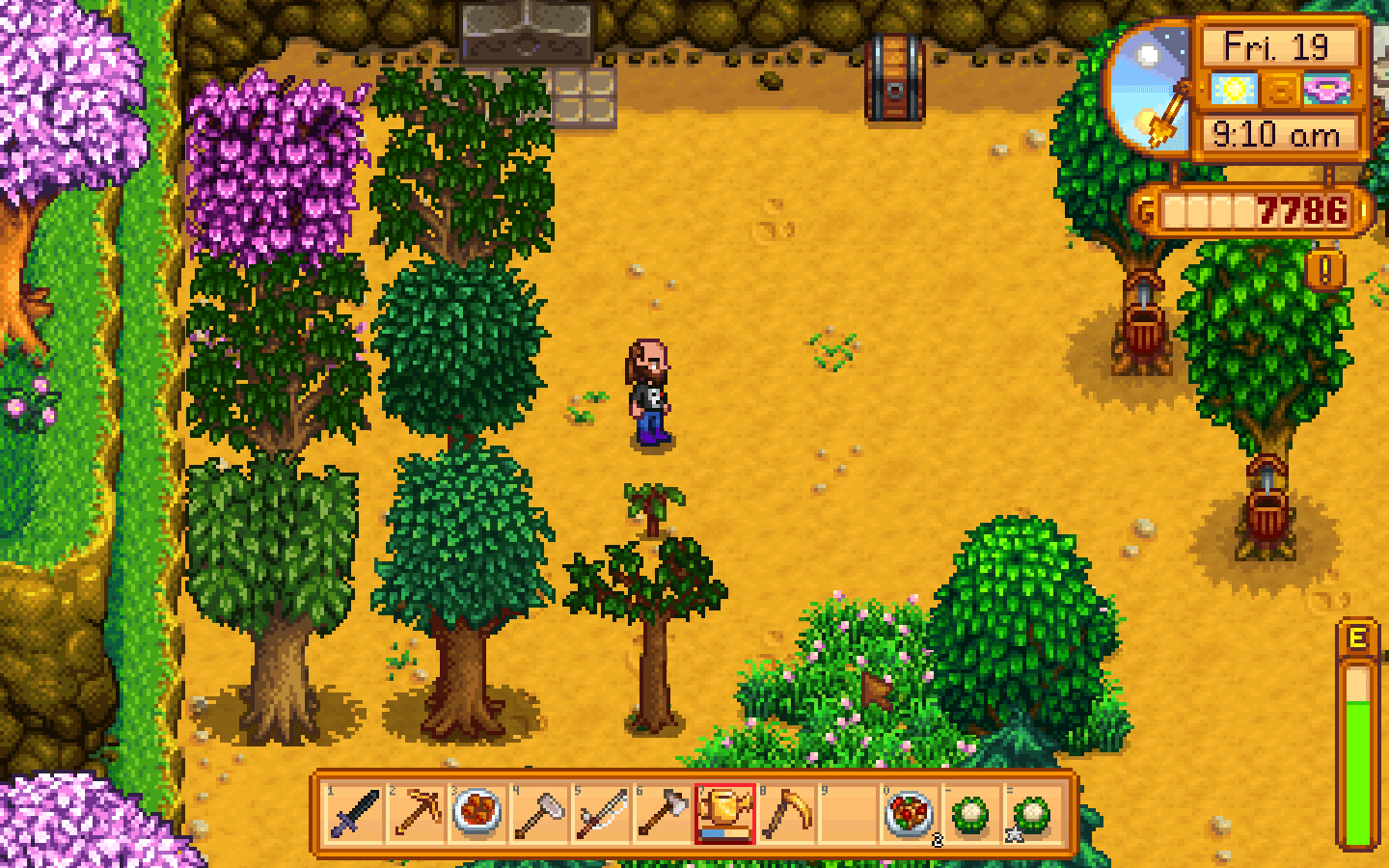This screenshot has width=1389, height=868.
Task: Click the spring flower season icon
Action: 1325,89
